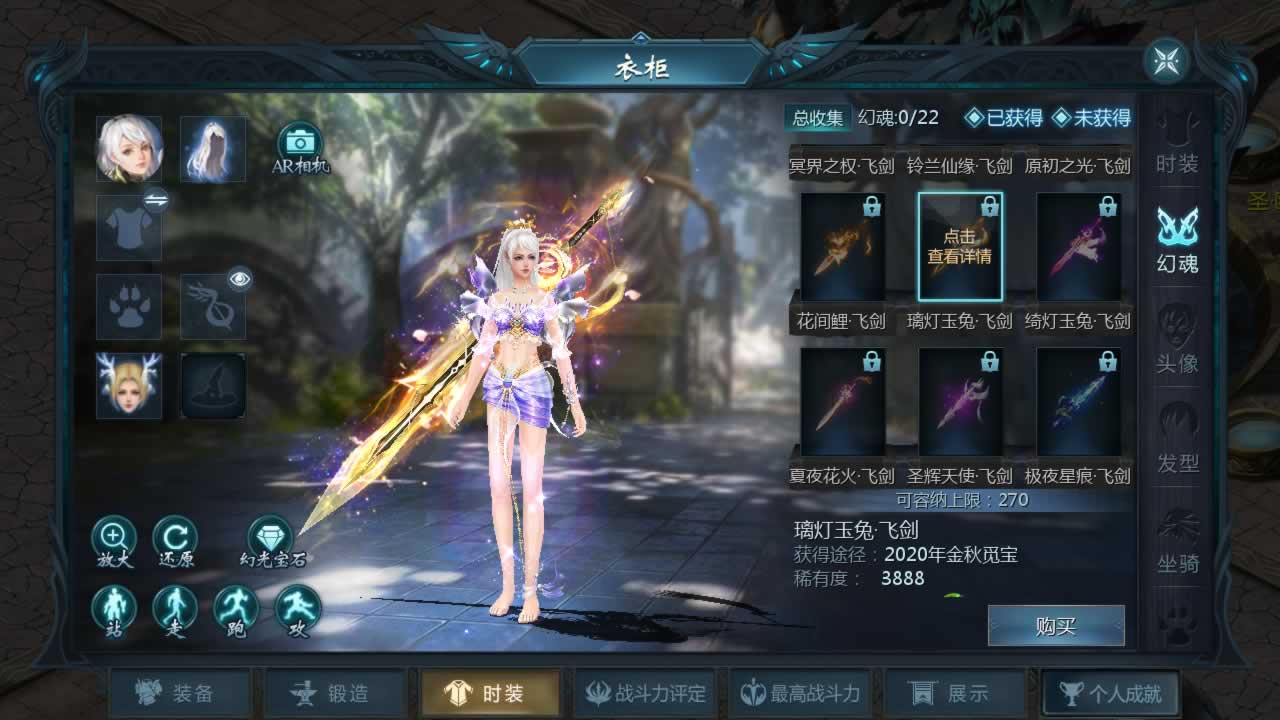Open the 幻光宝石 gem menu
1280x720 pixels.
pyautogui.click(x=270, y=538)
